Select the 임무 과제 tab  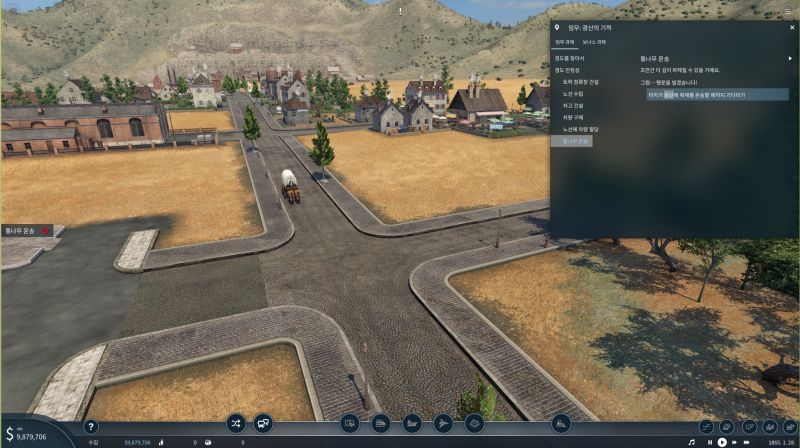[564, 42]
